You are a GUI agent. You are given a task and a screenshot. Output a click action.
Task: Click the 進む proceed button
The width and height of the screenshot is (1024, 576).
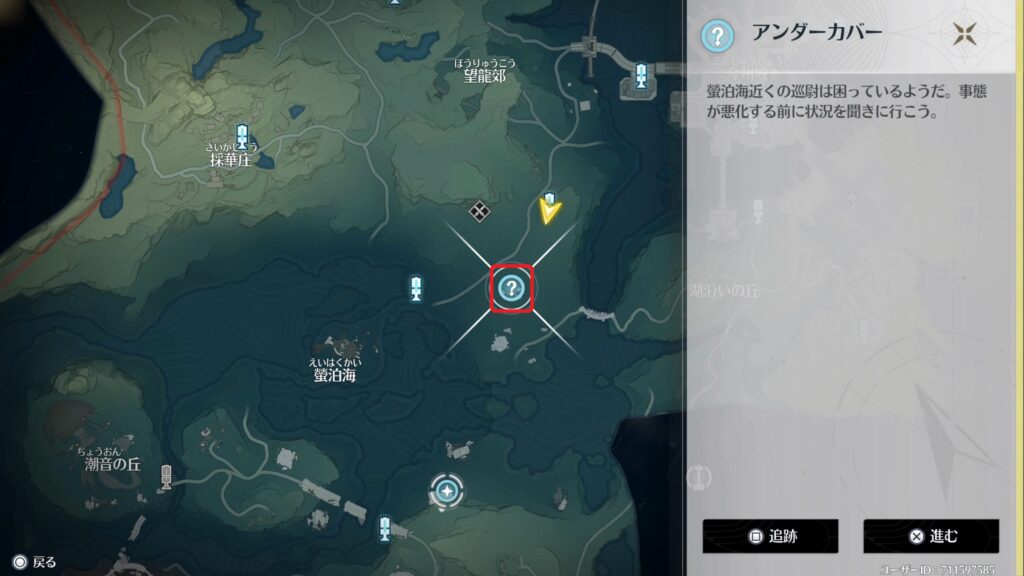click(x=931, y=536)
